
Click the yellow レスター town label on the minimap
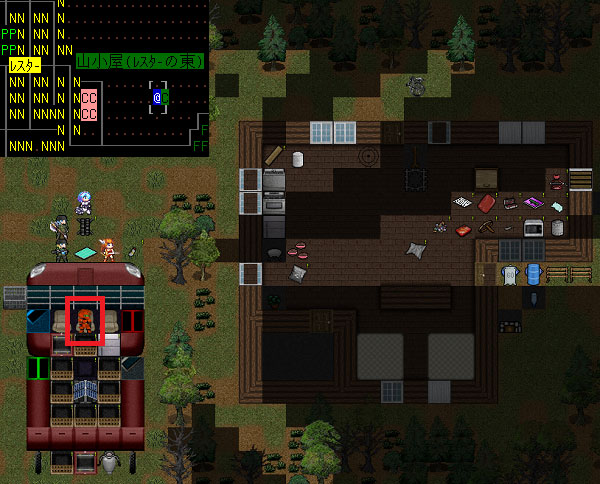25,65
